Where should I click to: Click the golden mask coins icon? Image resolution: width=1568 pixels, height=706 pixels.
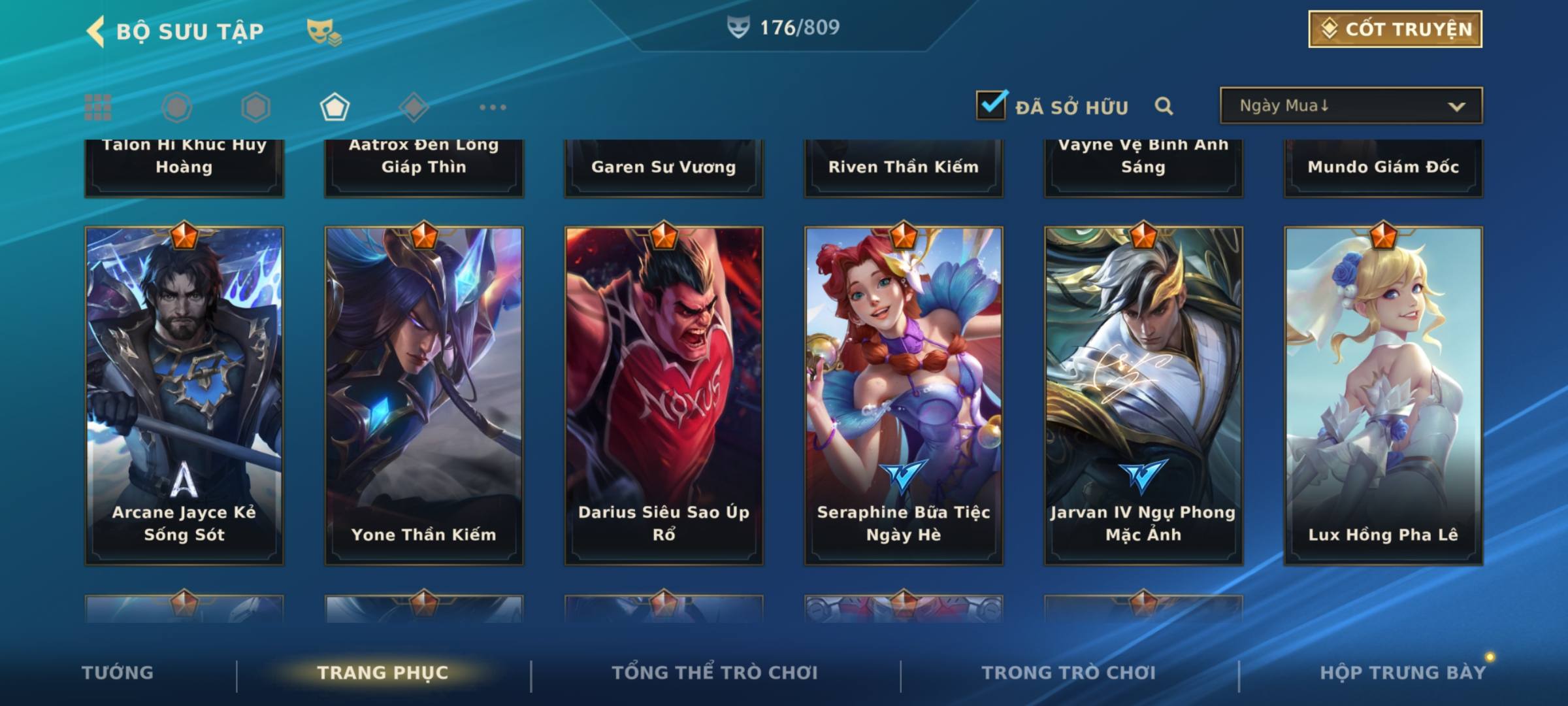click(324, 31)
